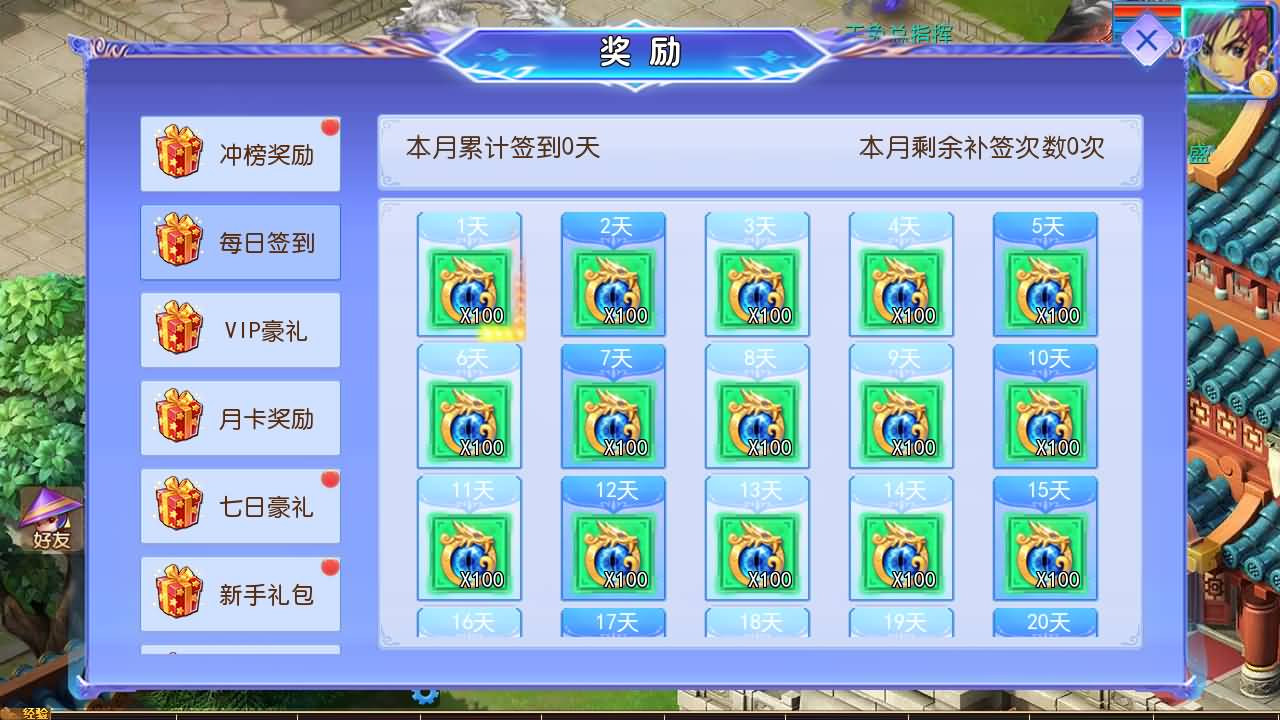Click the partially visible 16天 reward banner
This screenshot has height=720, width=1280.
coord(470,620)
